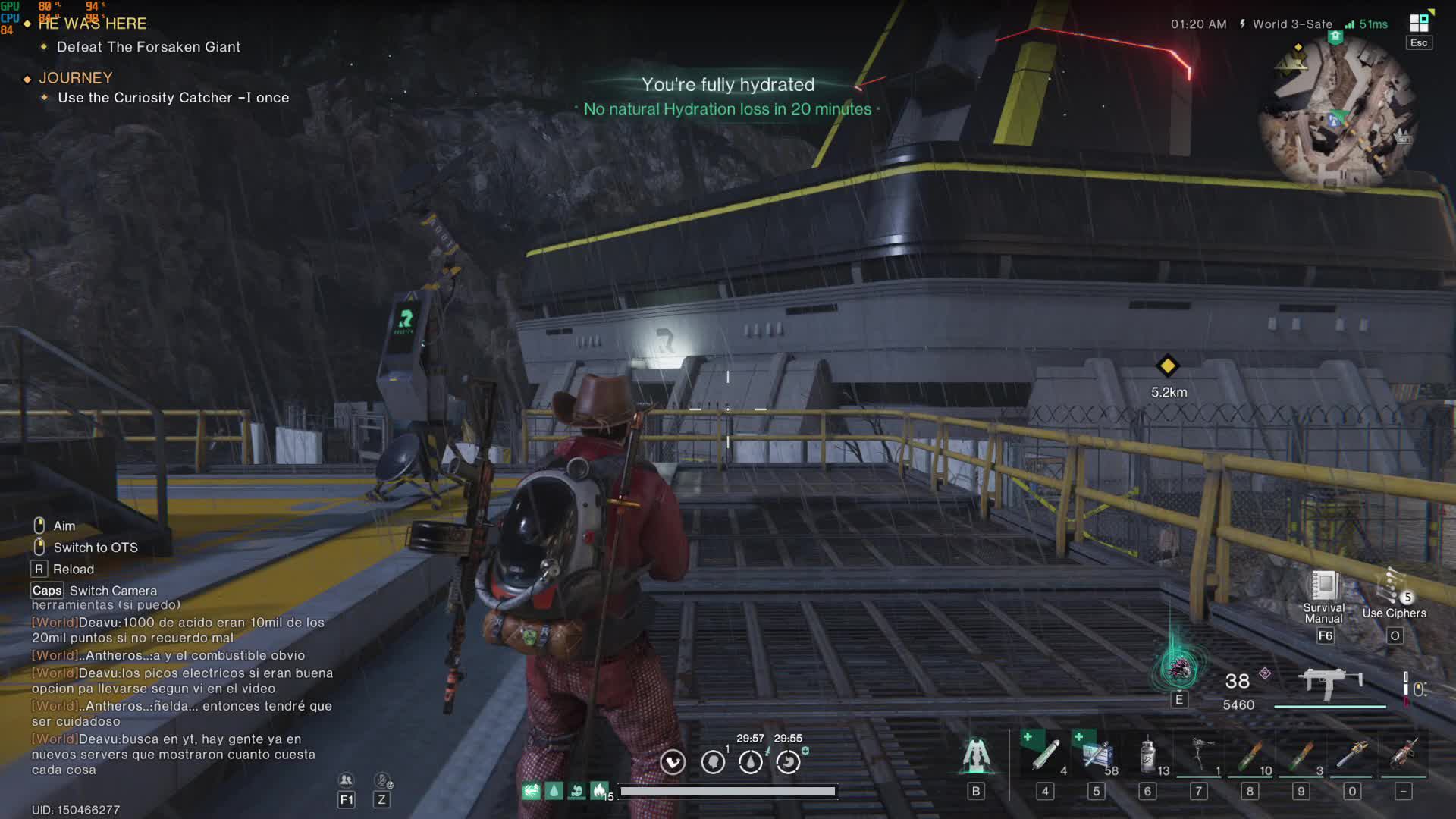1456x819 pixels.
Task: Select the home base marker on the minimap
Action: click(x=1335, y=36)
